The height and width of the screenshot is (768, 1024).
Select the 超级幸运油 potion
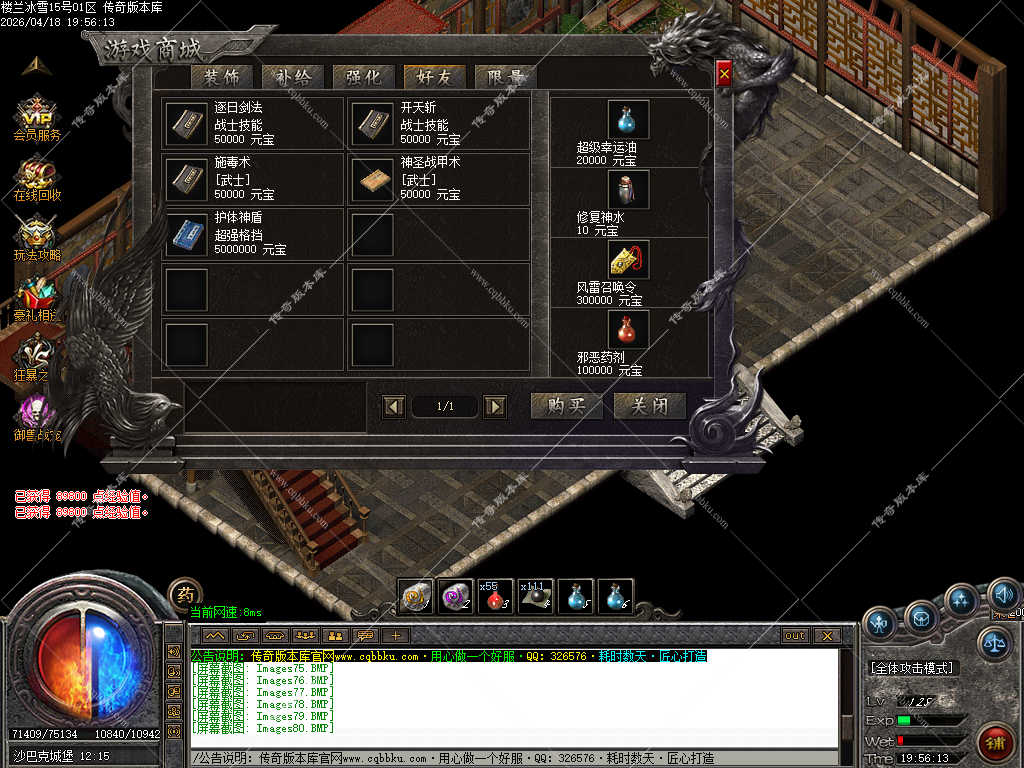point(628,120)
